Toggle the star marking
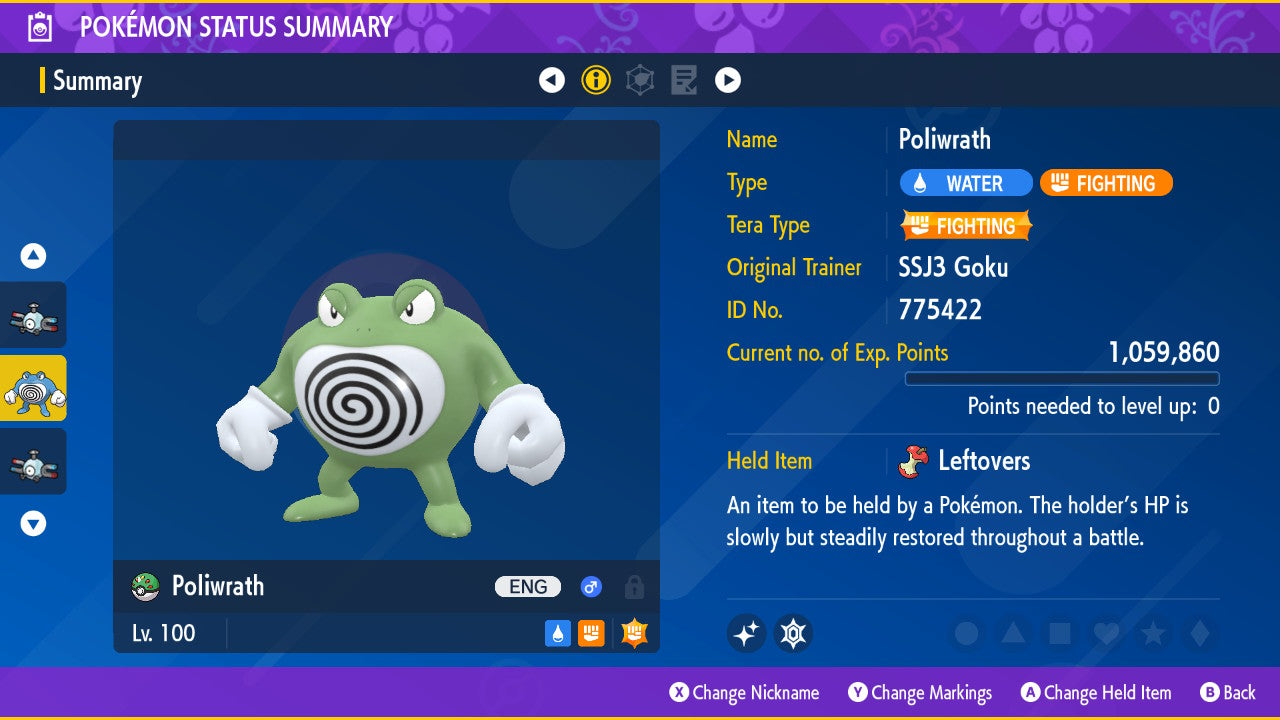The width and height of the screenshot is (1280, 720). [x=1152, y=633]
